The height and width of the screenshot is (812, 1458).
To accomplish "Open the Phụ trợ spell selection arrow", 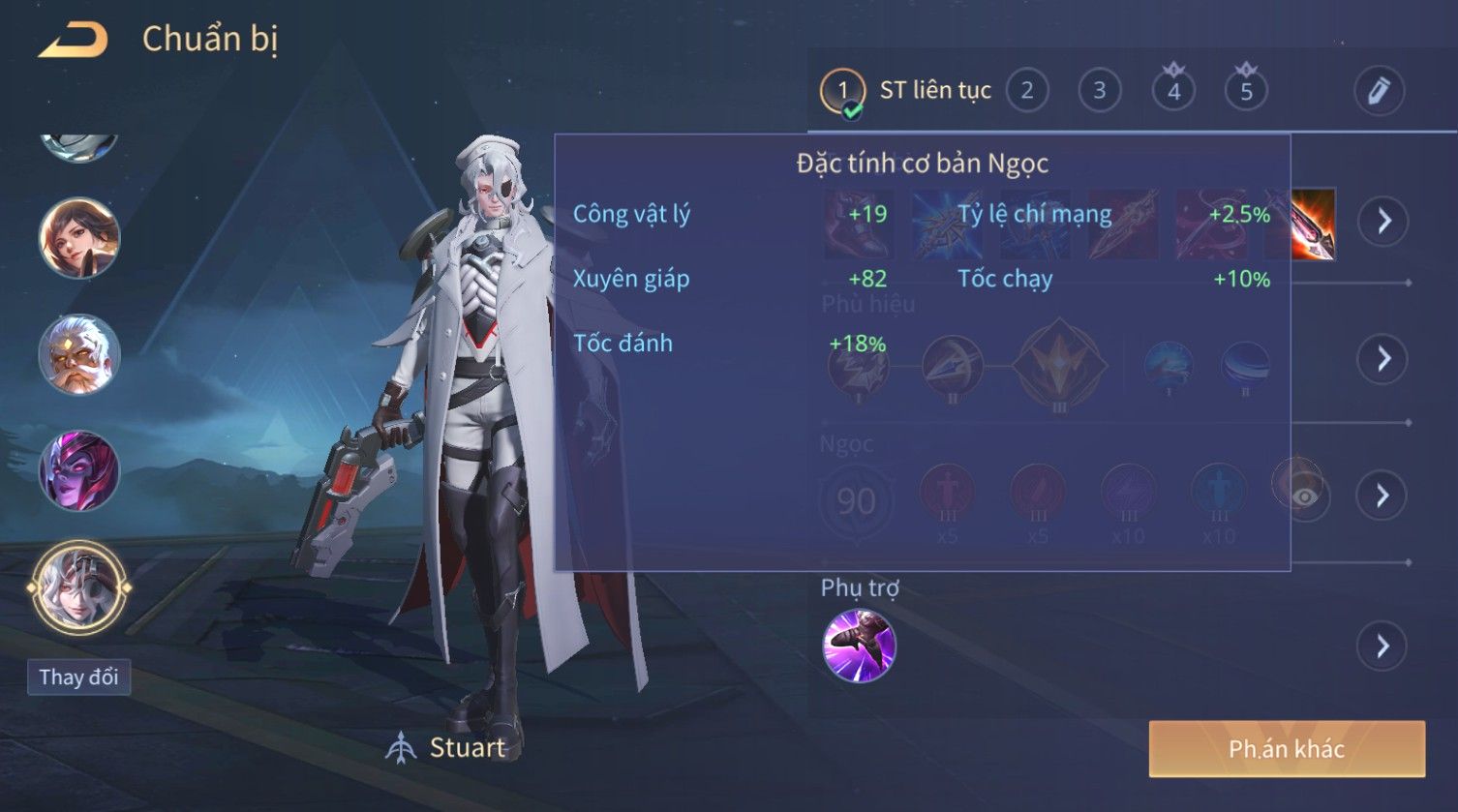I will [x=1382, y=646].
